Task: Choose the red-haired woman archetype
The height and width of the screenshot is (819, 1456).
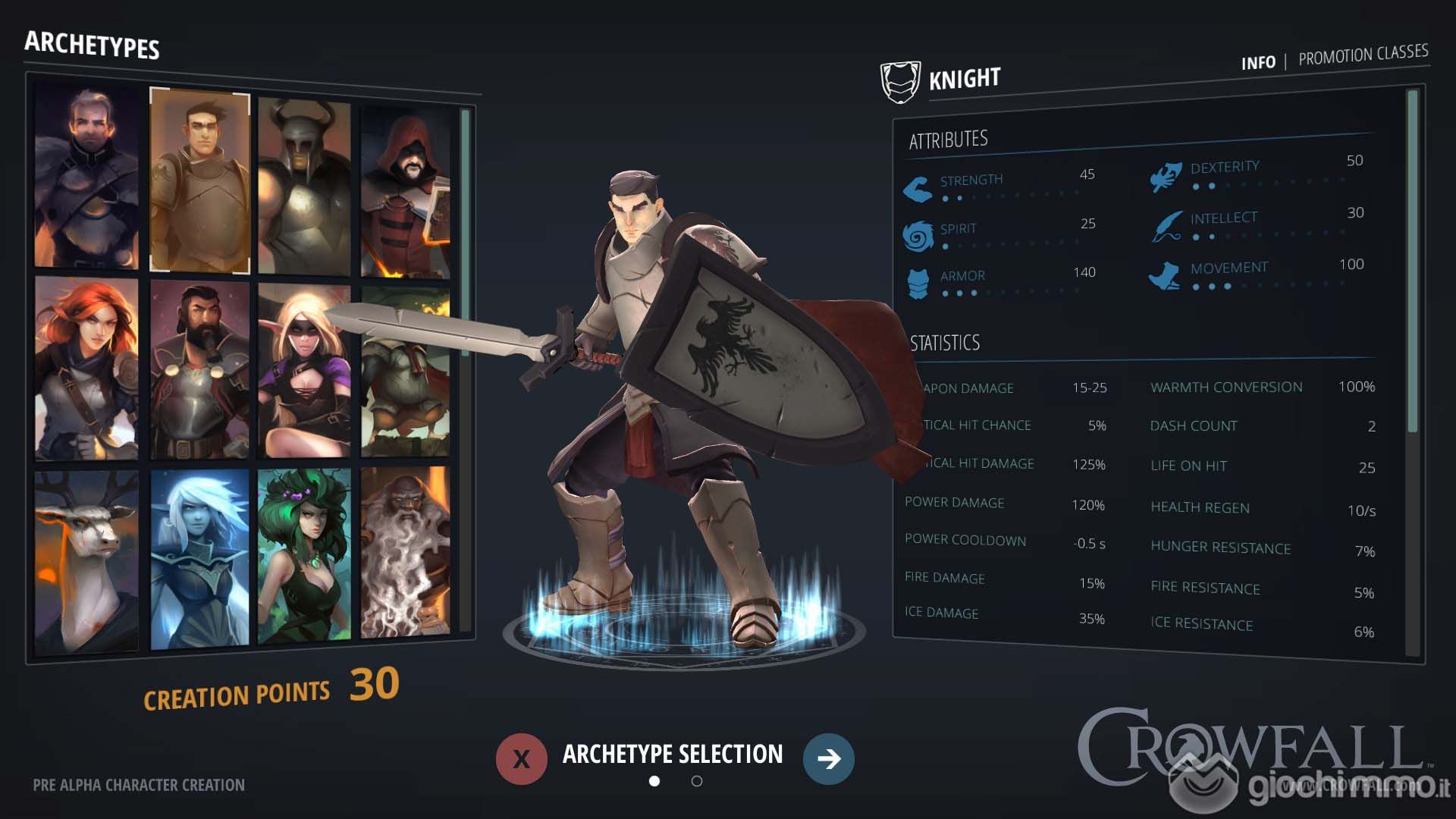Action: tap(86, 369)
